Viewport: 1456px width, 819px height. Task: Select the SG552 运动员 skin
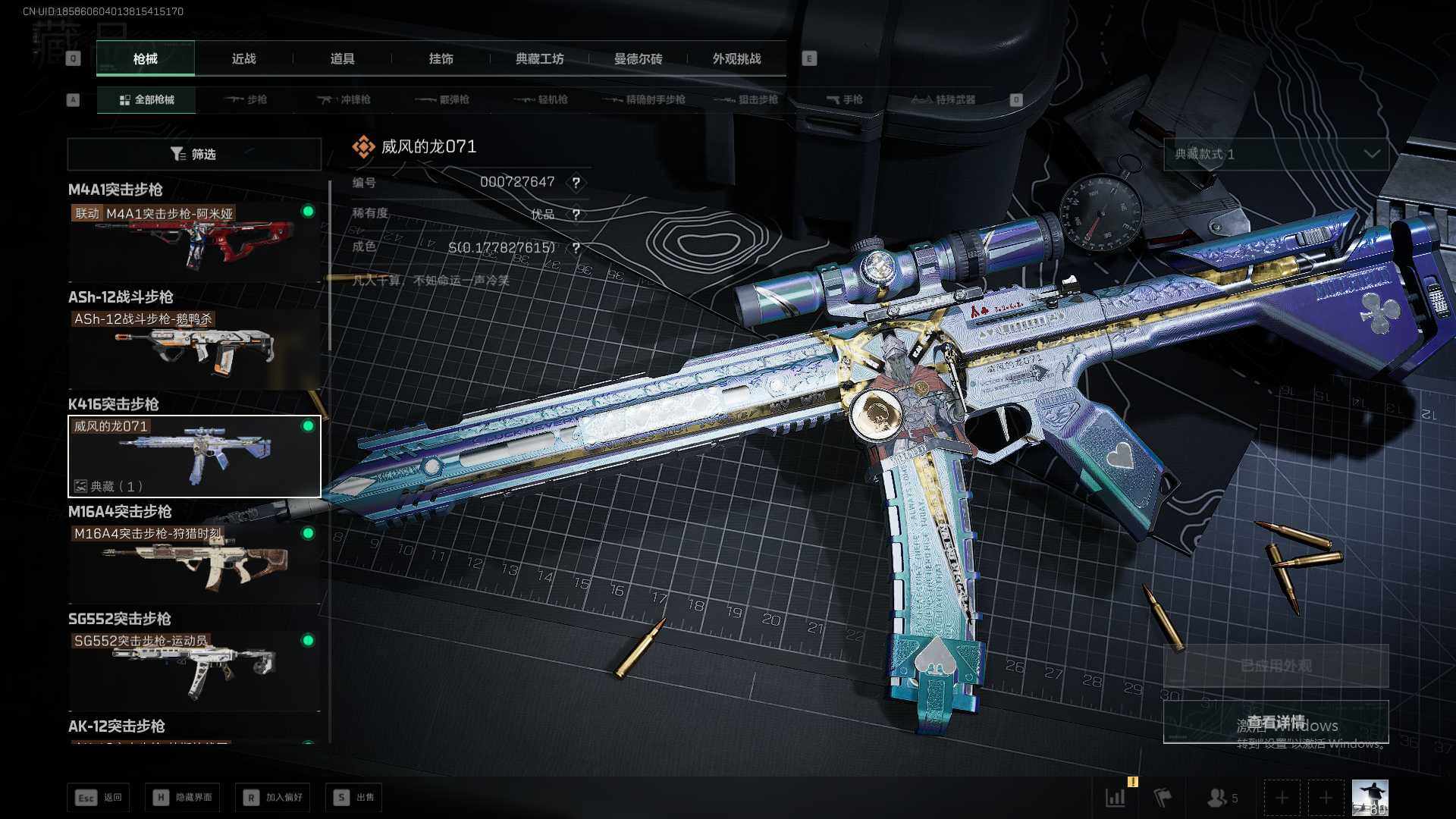coord(194,670)
